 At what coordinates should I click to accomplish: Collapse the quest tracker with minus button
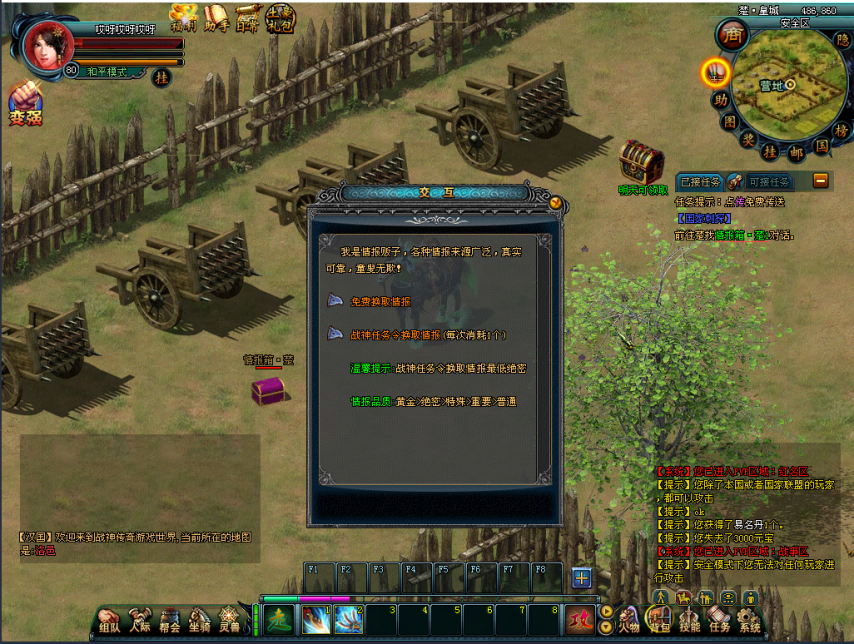coord(820,180)
